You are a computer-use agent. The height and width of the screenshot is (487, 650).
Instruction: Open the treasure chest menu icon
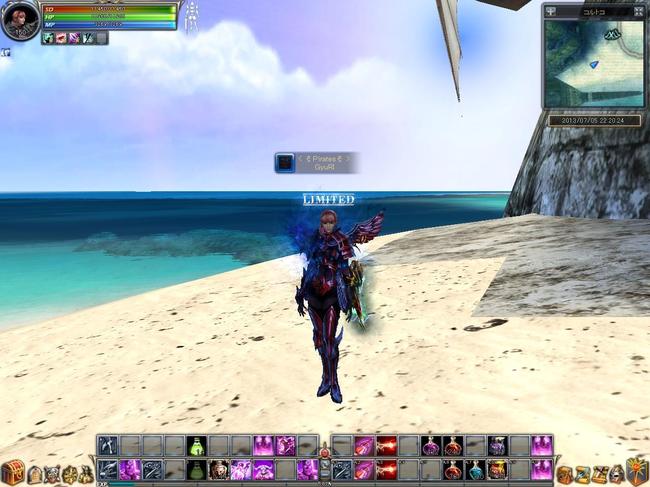(x=12, y=471)
